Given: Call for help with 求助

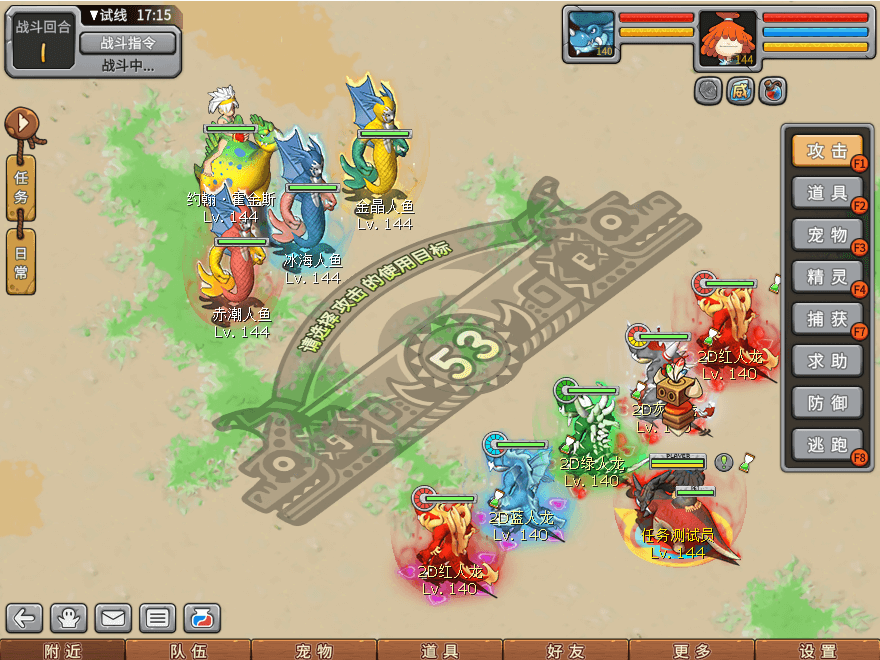Looking at the screenshot, I should point(827,361).
